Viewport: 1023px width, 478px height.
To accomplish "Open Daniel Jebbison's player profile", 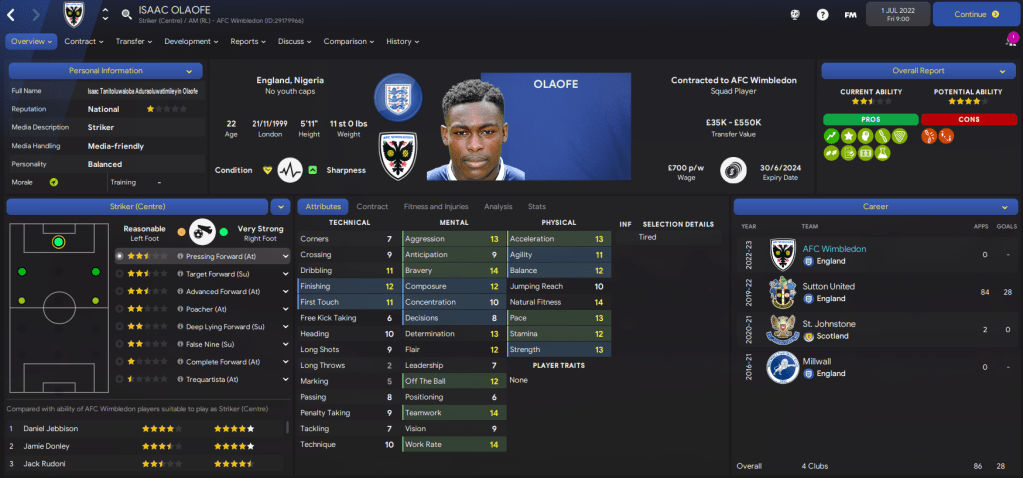I will (50, 428).
